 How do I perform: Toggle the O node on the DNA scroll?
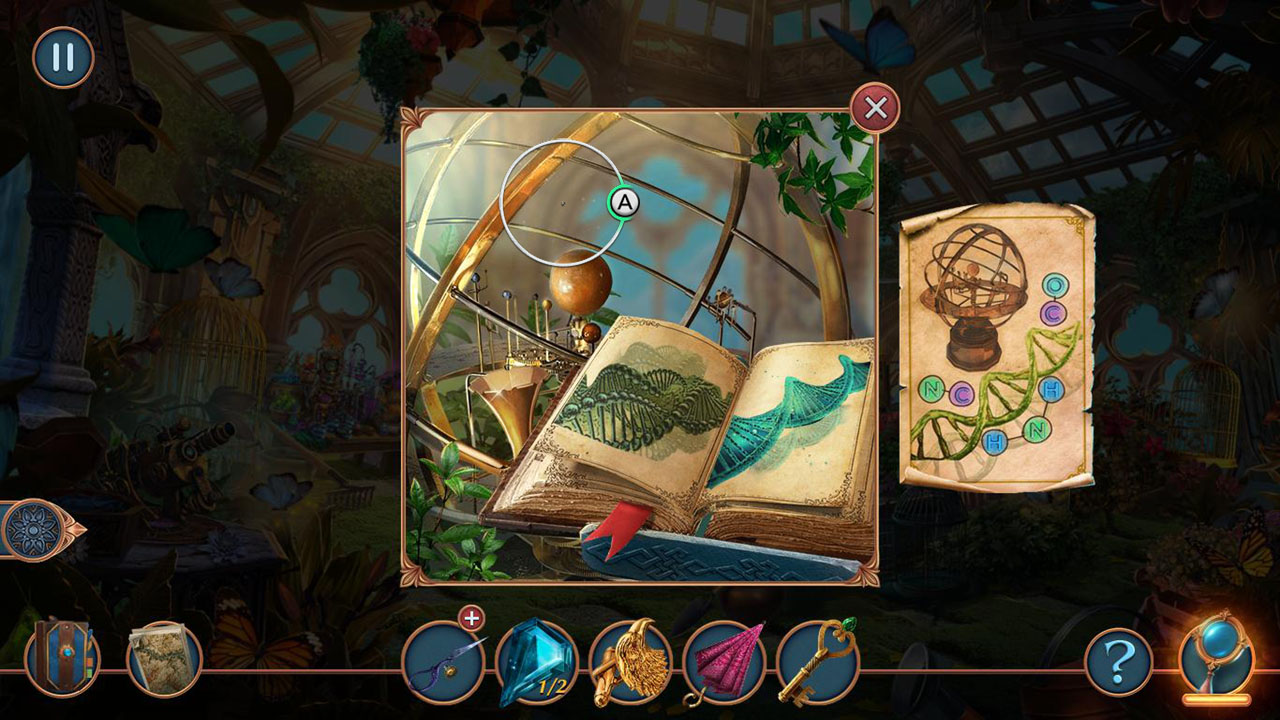point(1053,283)
